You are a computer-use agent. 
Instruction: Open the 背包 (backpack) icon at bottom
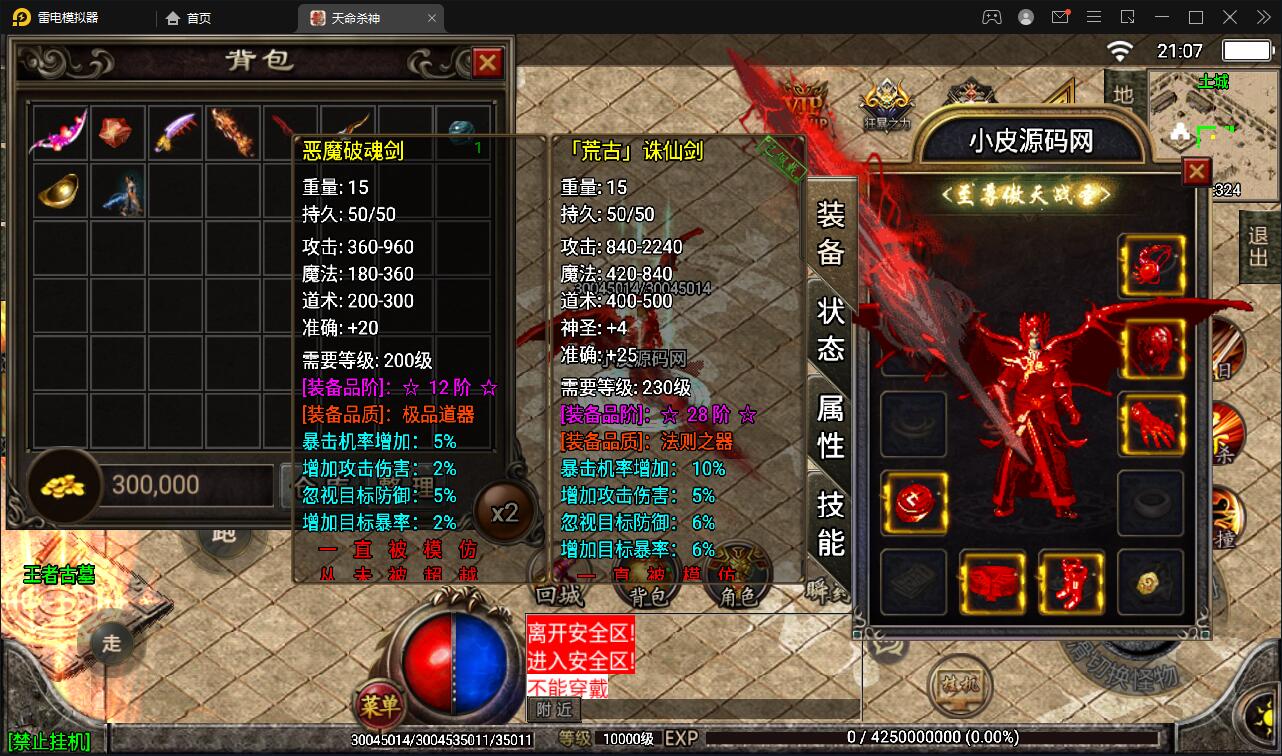point(647,593)
